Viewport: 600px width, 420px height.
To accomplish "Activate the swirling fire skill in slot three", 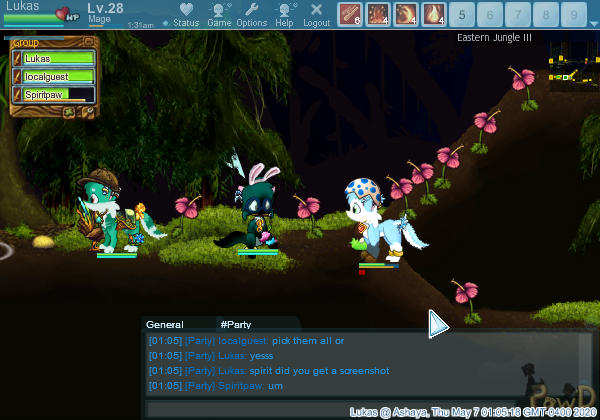I will pos(407,14).
